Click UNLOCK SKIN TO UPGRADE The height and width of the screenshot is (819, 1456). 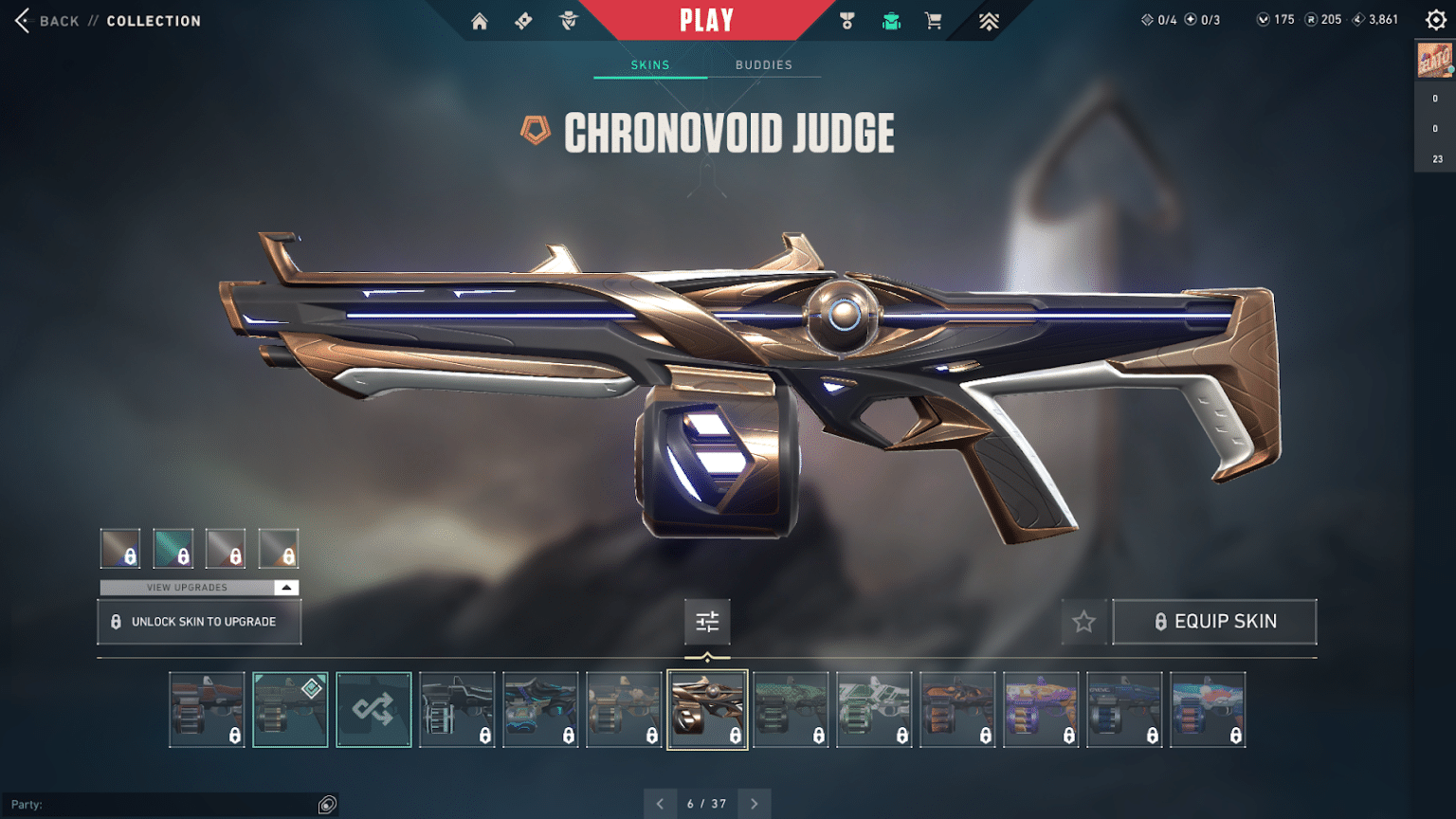tap(198, 621)
